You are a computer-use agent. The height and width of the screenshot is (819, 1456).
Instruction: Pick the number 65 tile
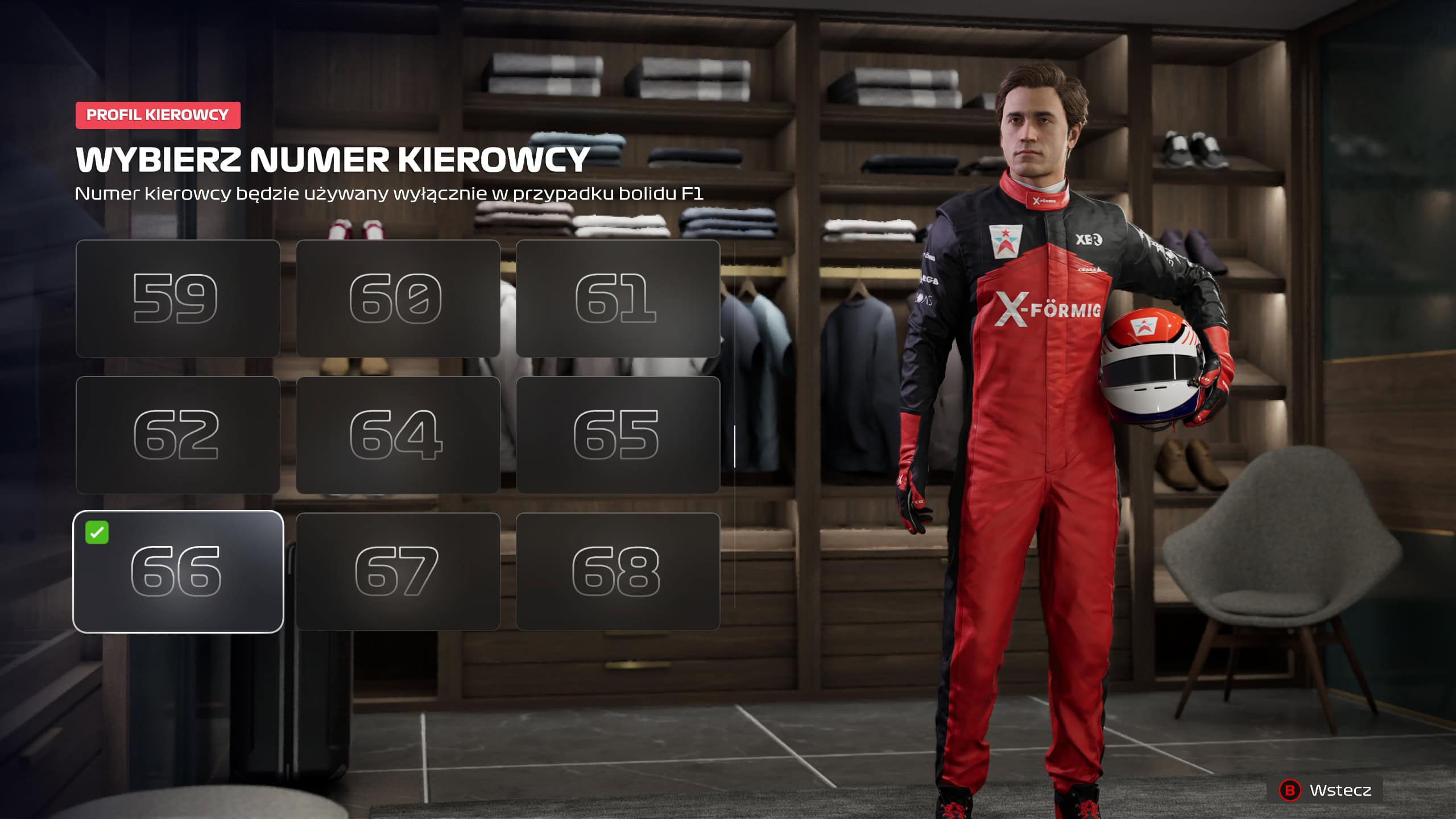tap(618, 435)
